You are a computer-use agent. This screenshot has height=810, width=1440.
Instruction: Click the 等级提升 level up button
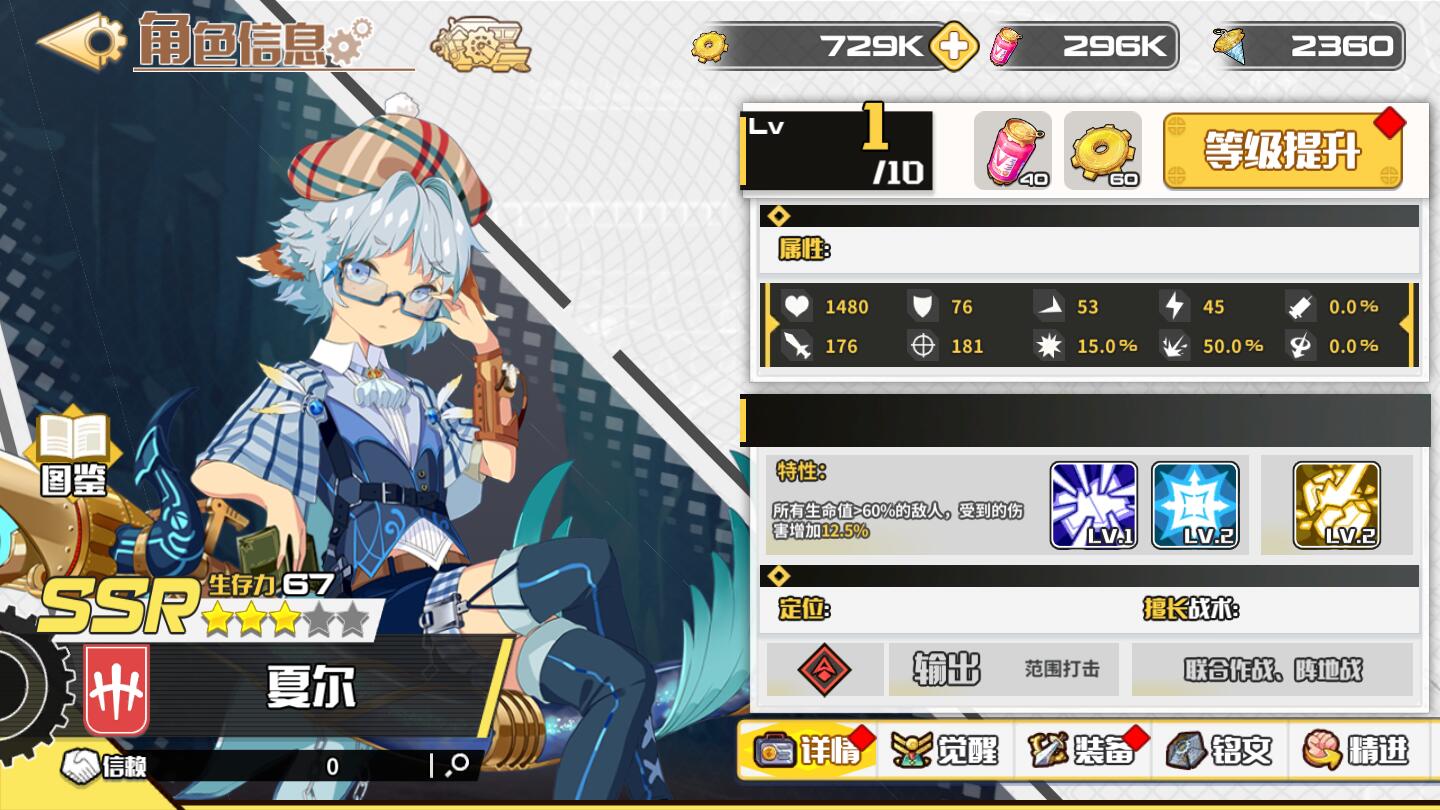[x=1283, y=151]
